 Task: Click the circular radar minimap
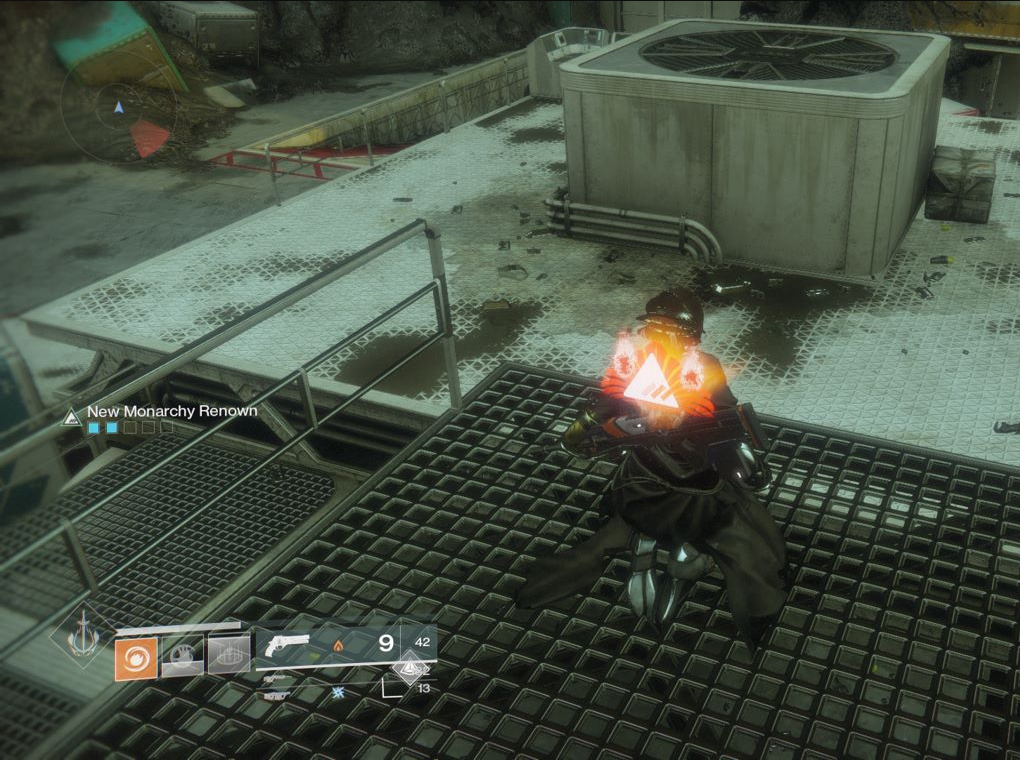(x=118, y=108)
